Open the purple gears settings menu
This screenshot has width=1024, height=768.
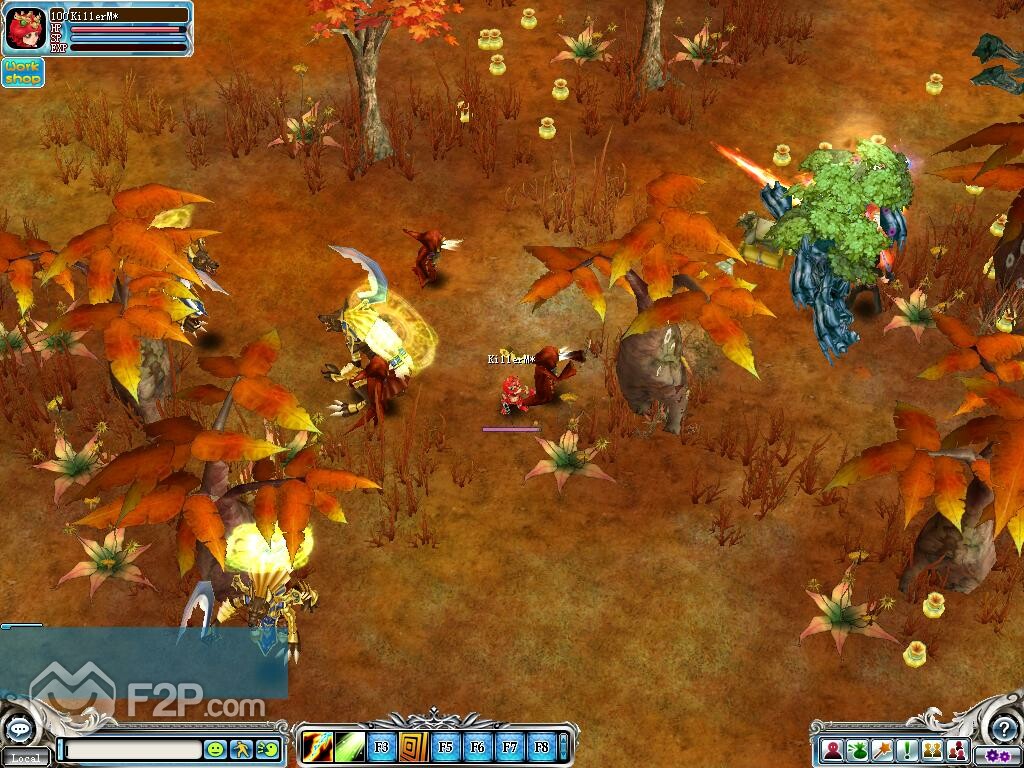[997, 755]
